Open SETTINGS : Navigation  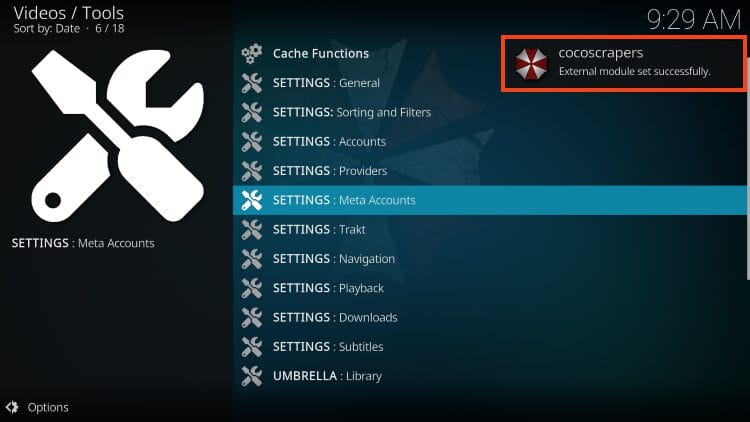333,259
